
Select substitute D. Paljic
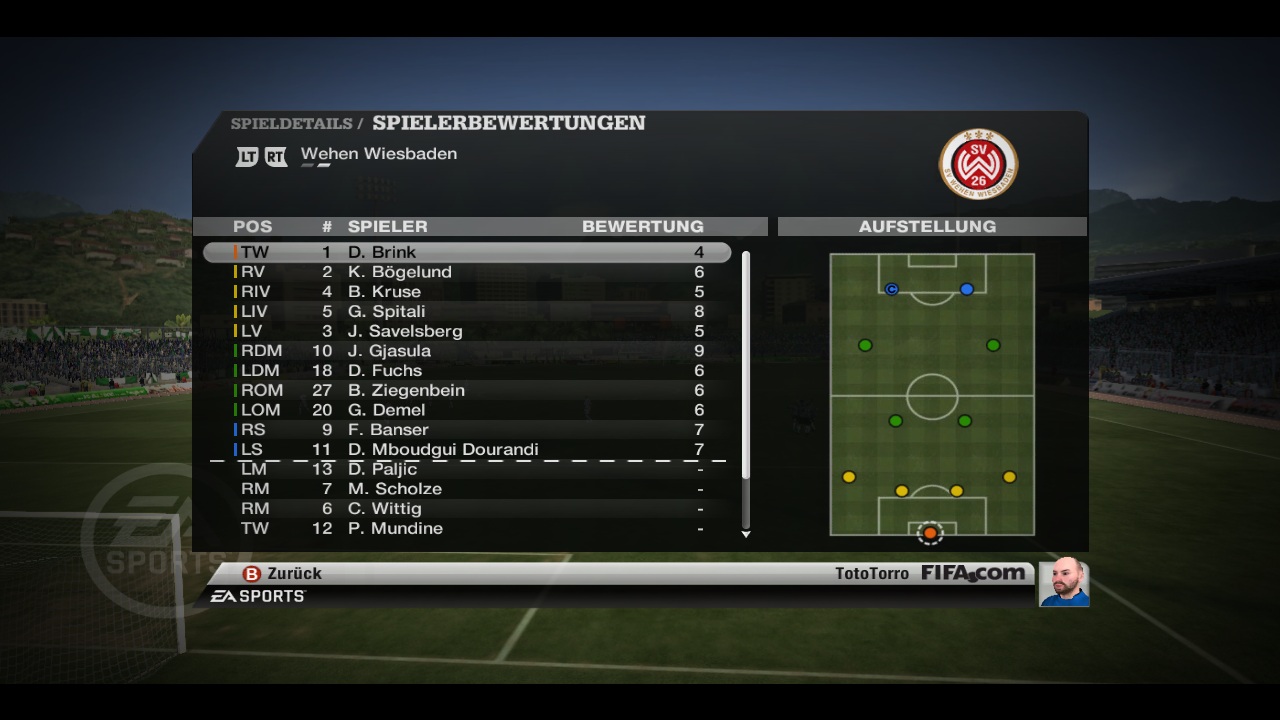467,469
